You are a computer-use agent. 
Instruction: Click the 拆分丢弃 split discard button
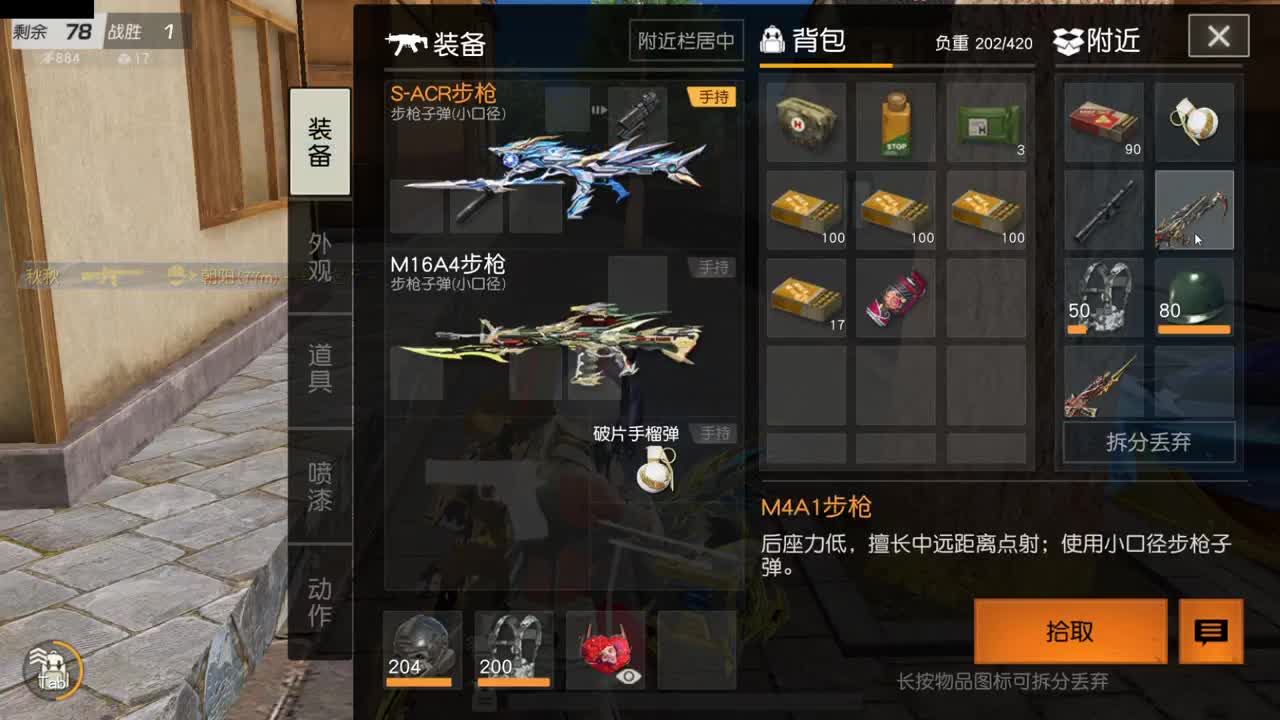(1148, 443)
